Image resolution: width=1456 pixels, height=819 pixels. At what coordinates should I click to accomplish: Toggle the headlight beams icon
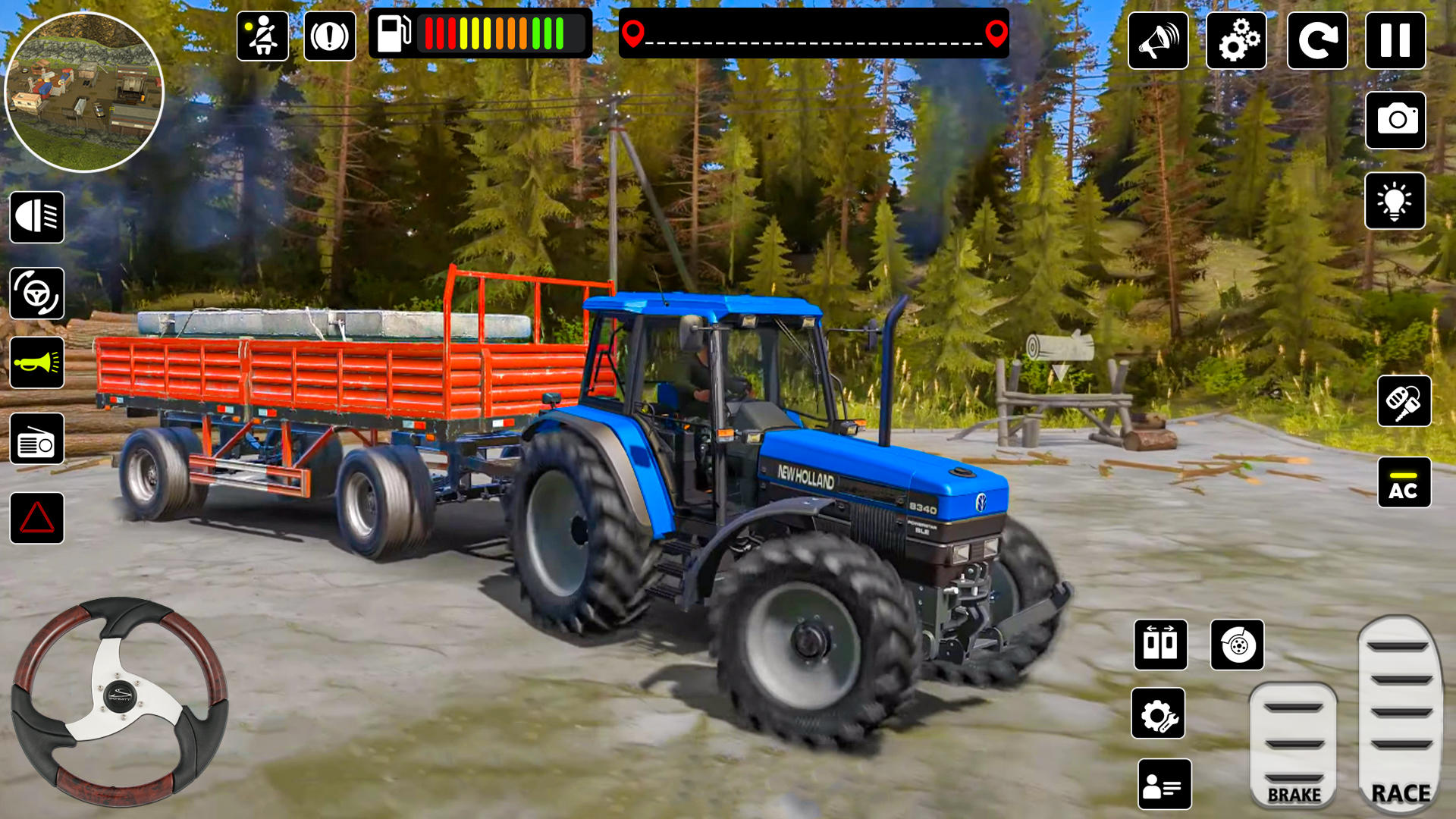click(36, 218)
